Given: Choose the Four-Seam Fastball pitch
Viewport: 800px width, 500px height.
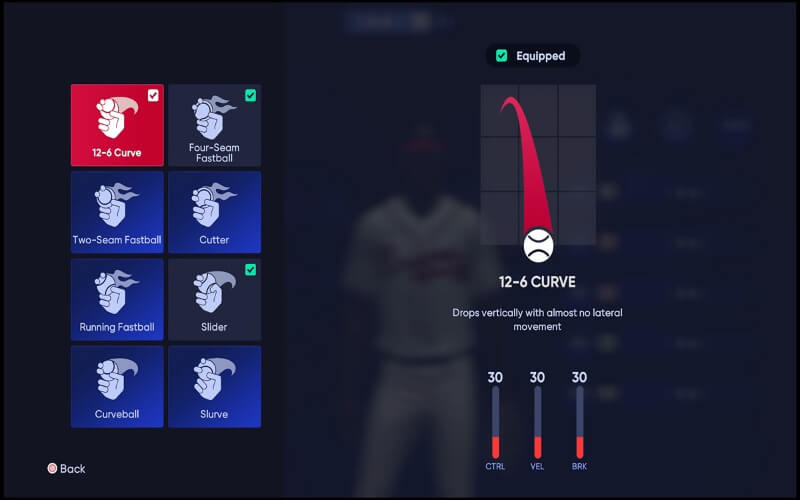Looking at the screenshot, I should pos(214,125).
